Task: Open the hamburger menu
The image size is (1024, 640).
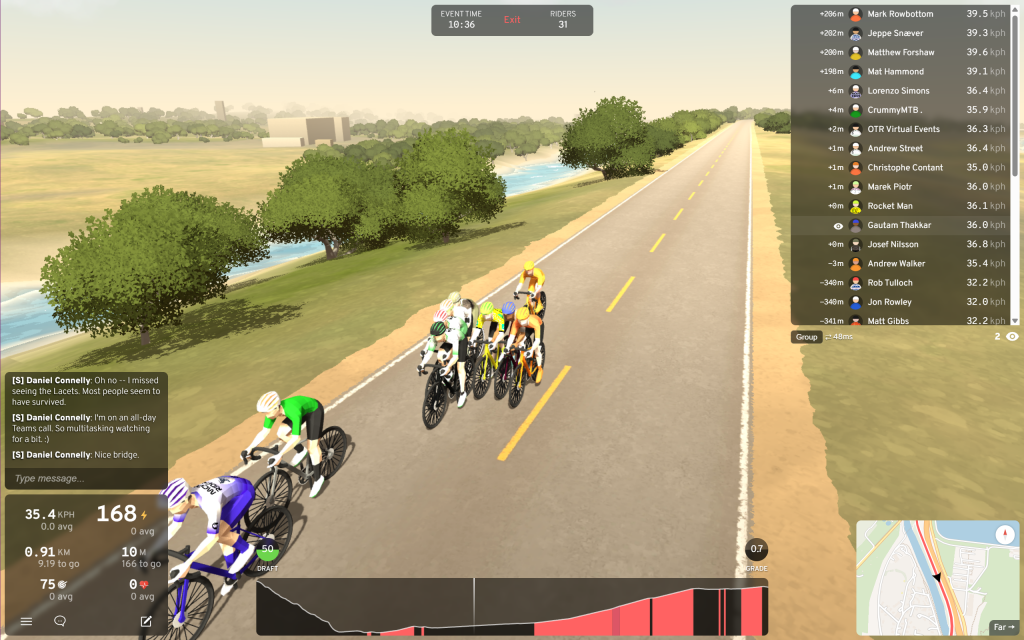Action: 27,621
